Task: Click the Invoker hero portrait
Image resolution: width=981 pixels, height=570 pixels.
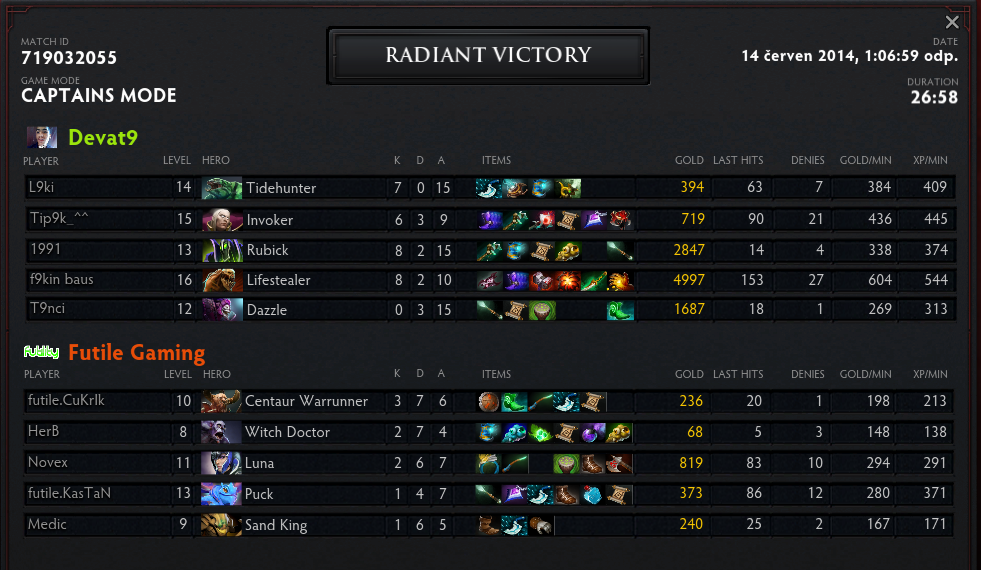Action: click(222, 219)
